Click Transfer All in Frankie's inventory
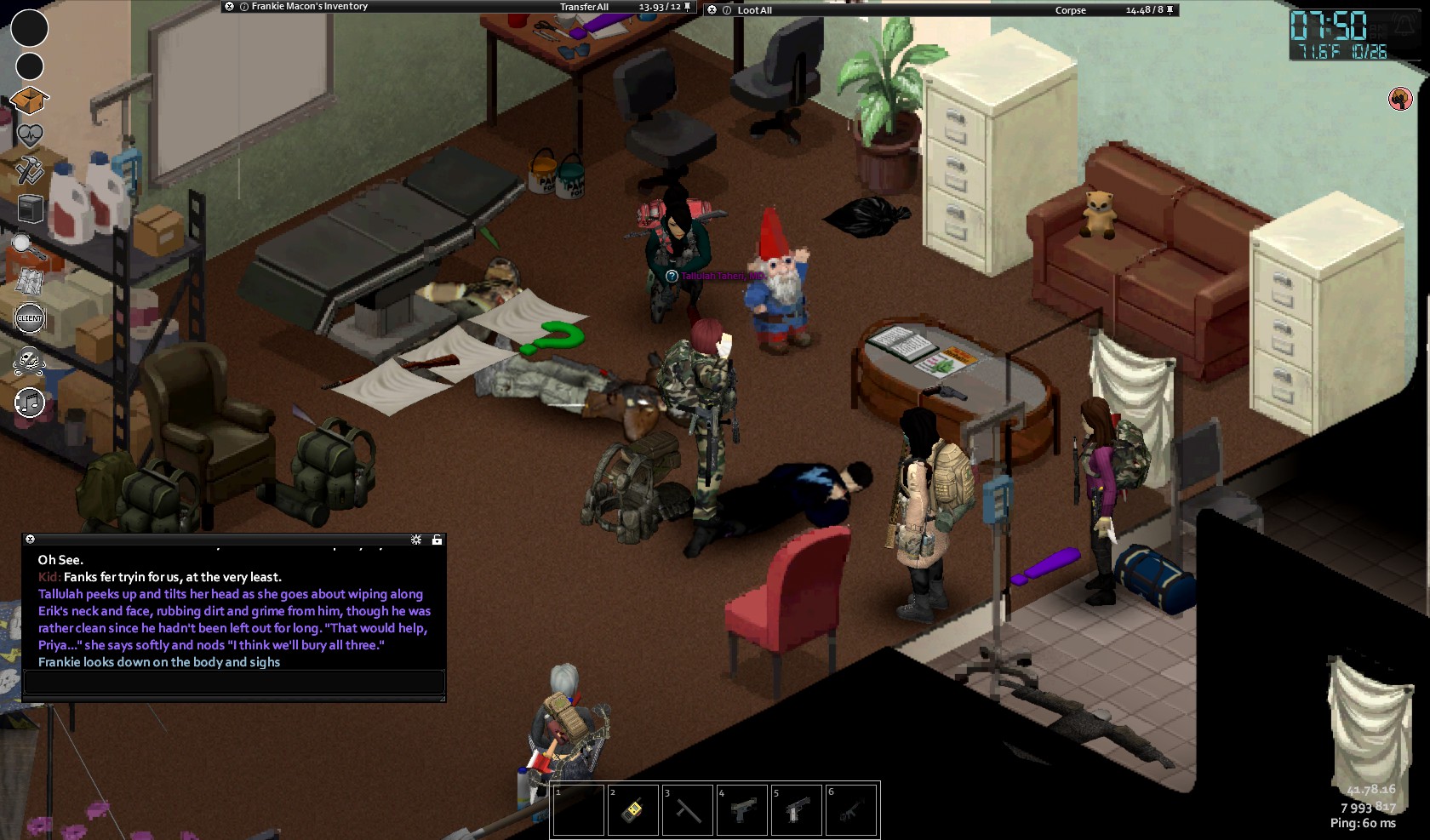 coord(584,7)
